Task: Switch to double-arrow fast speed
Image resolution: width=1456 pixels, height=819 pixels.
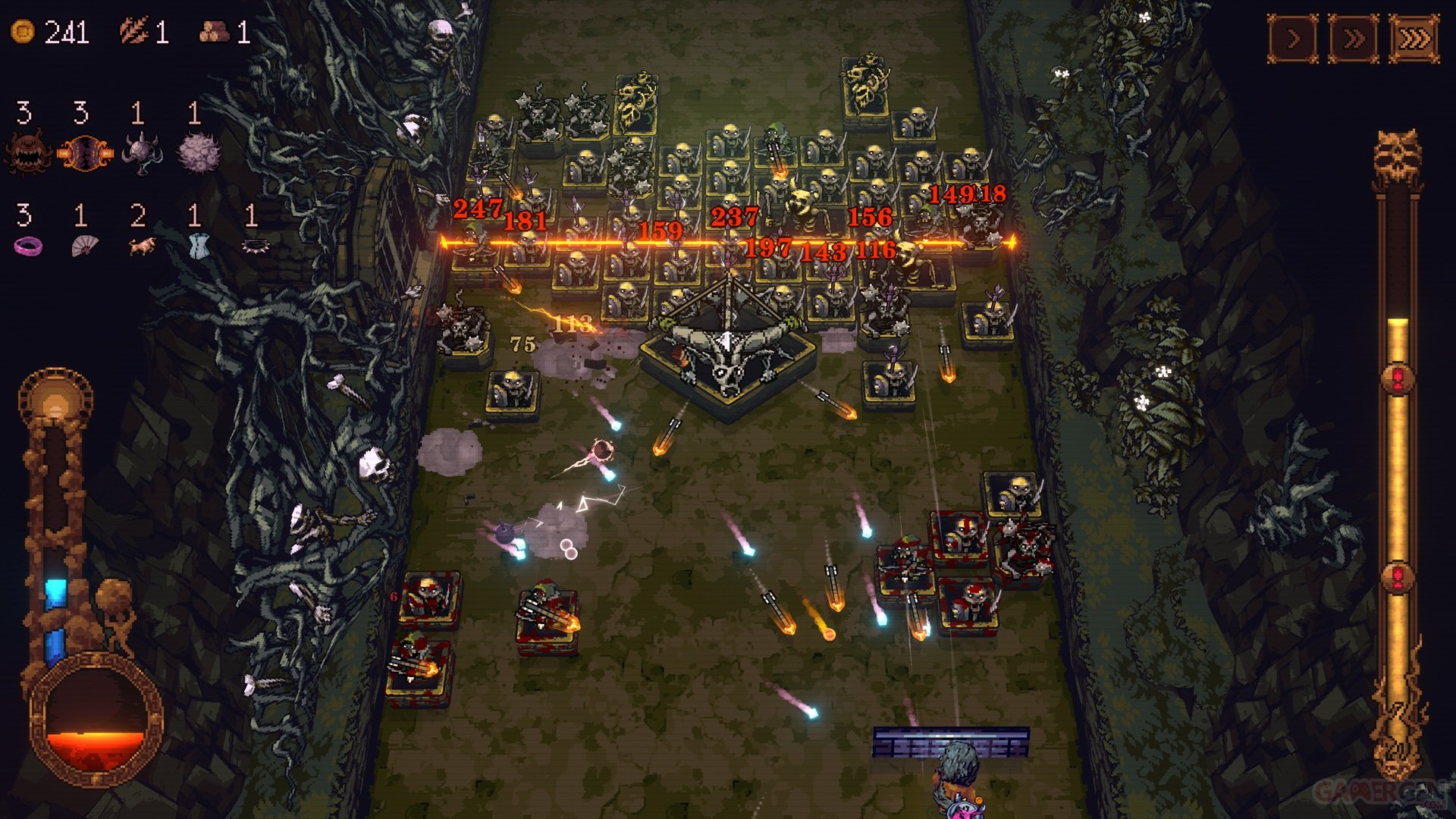Action: pyautogui.click(x=1354, y=38)
